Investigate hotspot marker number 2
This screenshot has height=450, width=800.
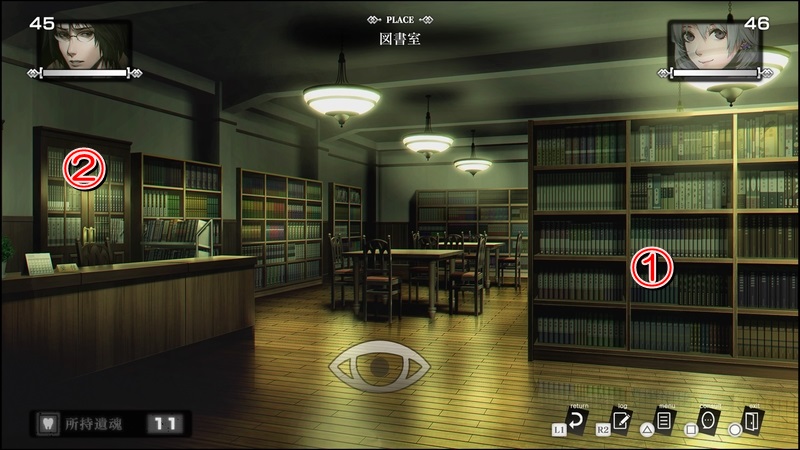point(84,169)
